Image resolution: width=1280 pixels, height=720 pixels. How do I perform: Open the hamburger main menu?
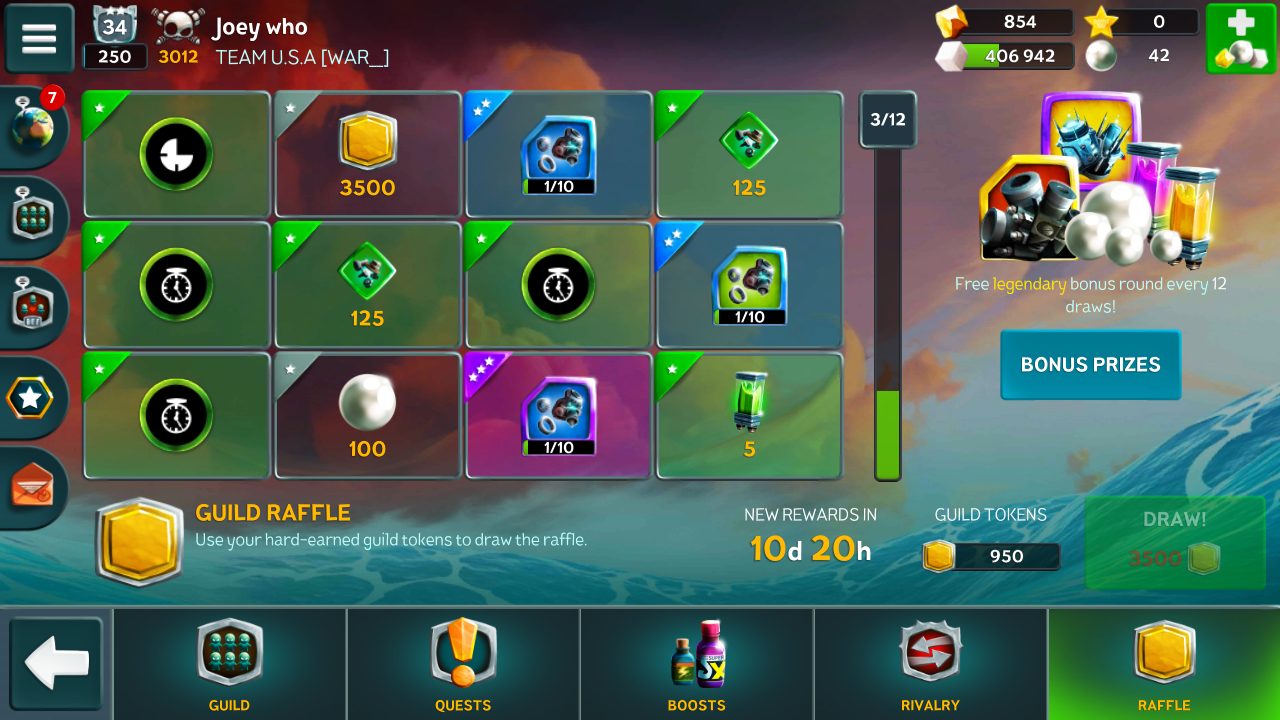click(39, 38)
